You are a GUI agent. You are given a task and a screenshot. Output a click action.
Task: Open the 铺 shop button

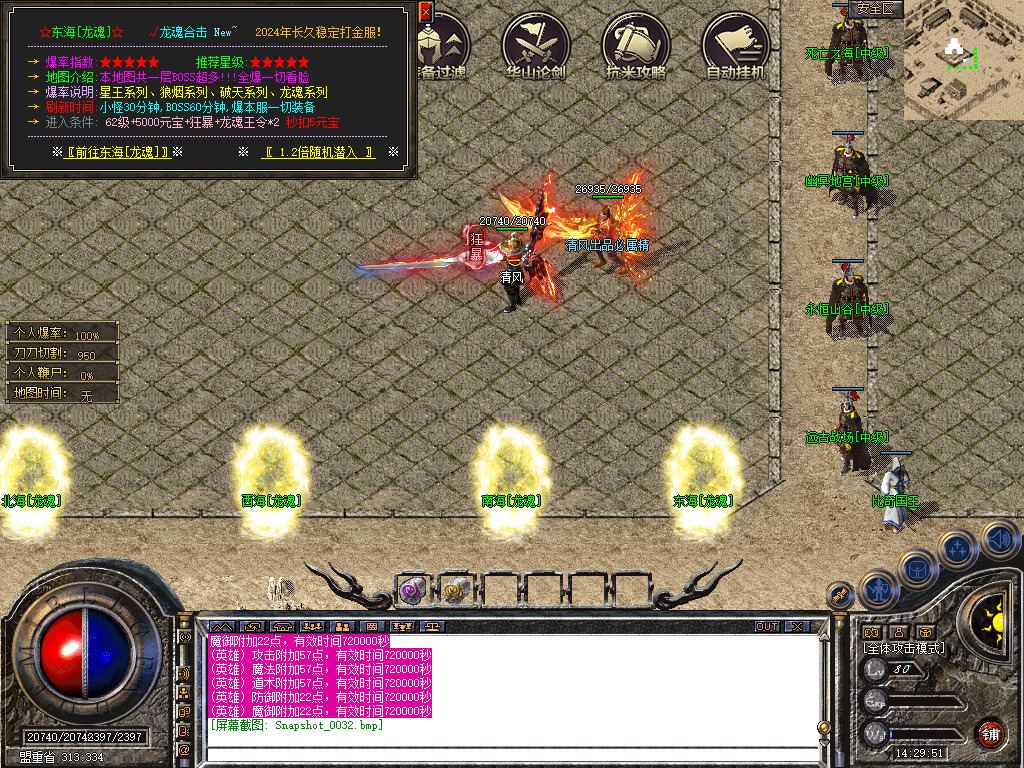pyautogui.click(x=991, y=733)
